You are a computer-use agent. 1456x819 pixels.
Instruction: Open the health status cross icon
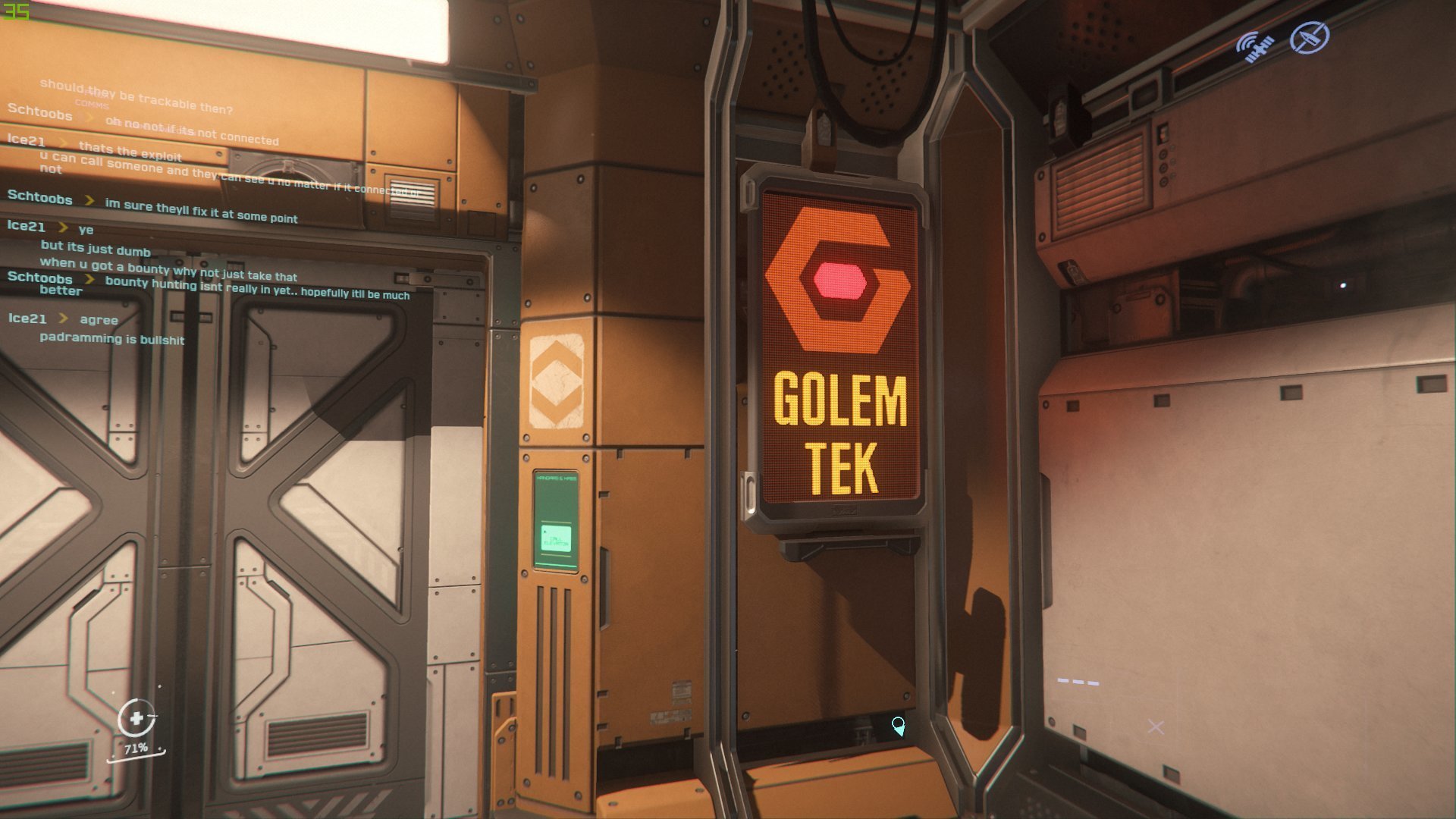coord(136,717)
